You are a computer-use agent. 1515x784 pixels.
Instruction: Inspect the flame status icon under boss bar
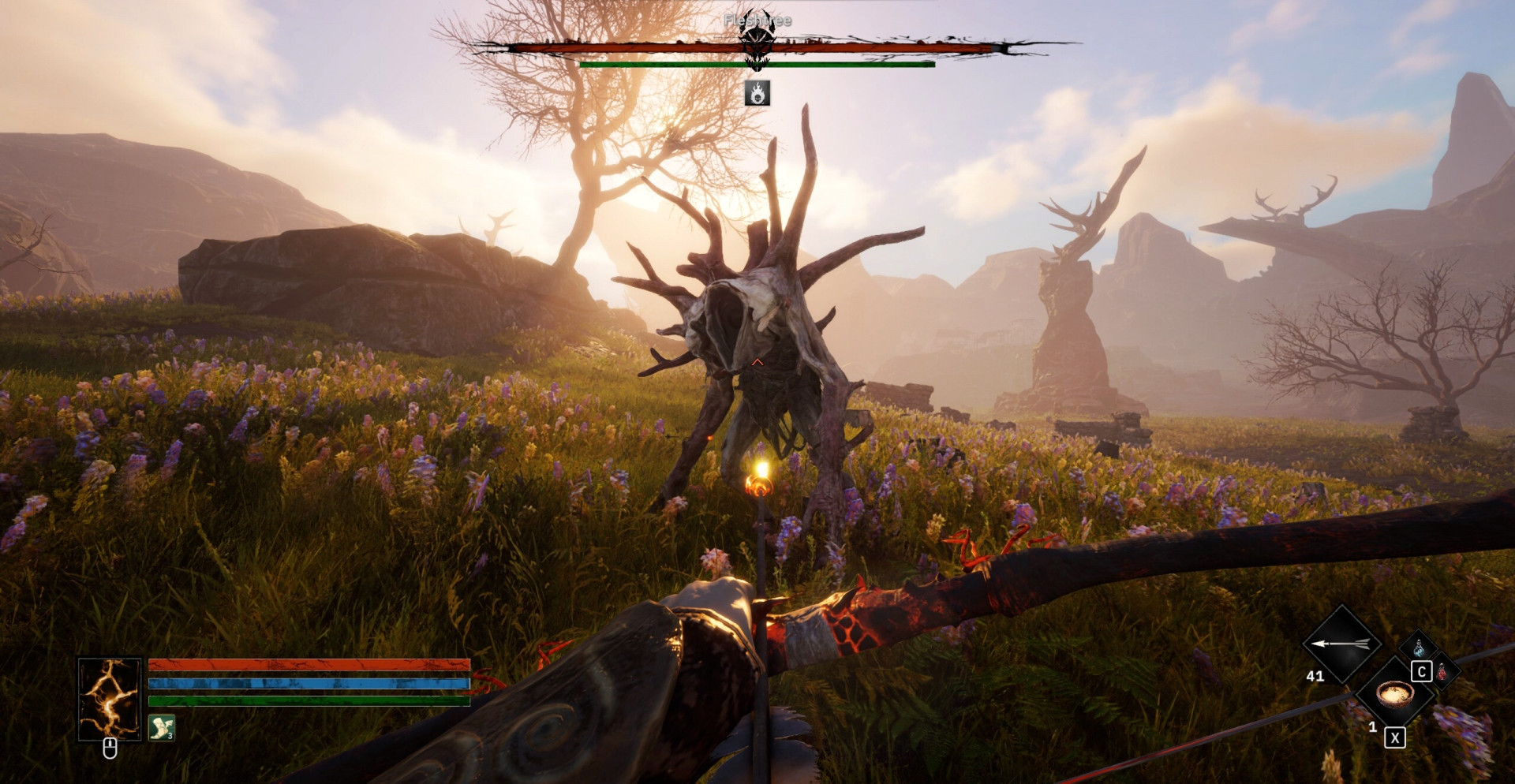point(757,93)
